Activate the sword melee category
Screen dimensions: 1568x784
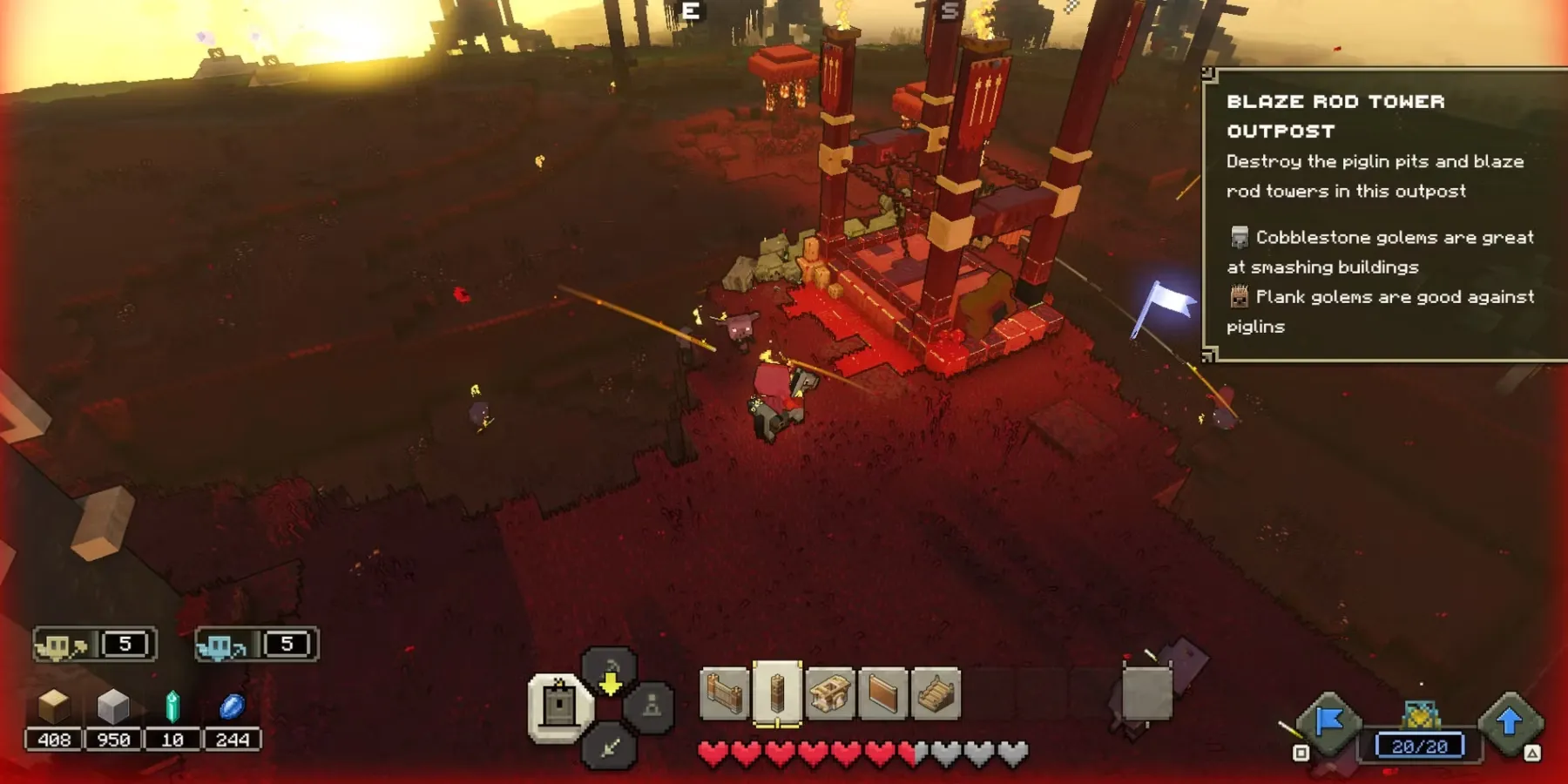click(x=610, y=746)
